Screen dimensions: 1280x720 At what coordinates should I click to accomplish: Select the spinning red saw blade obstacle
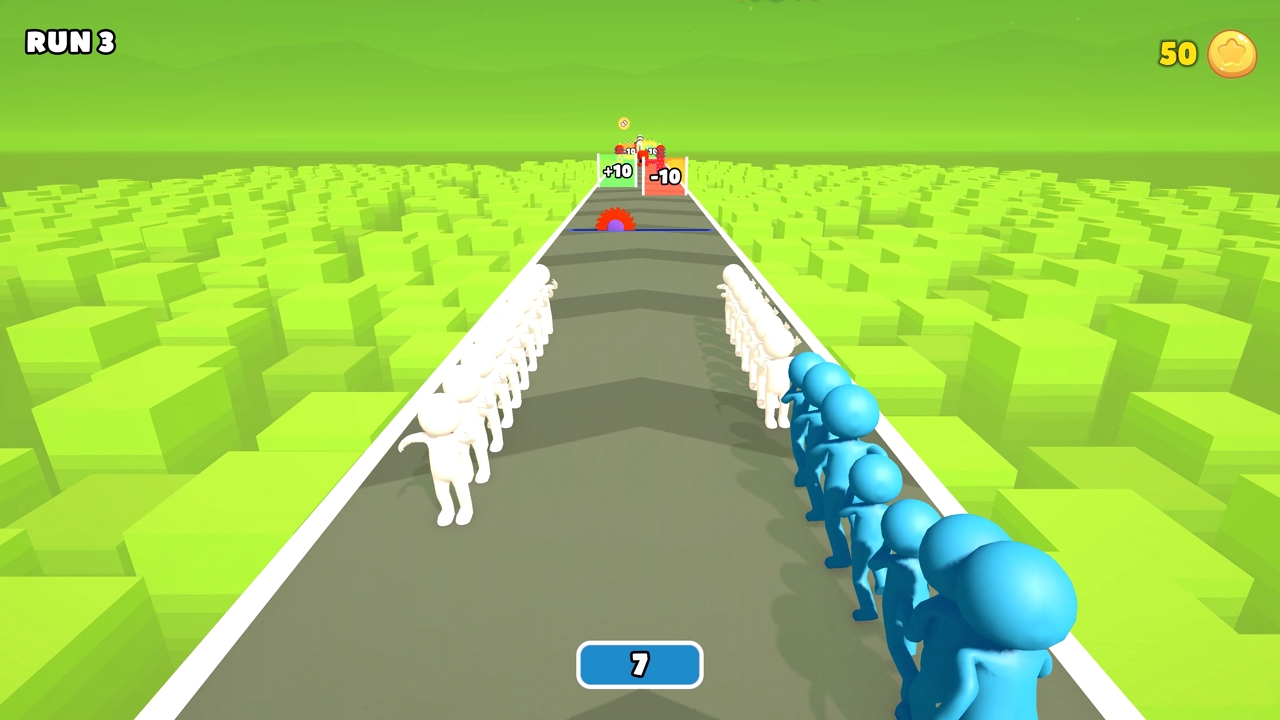coord(617,216)
